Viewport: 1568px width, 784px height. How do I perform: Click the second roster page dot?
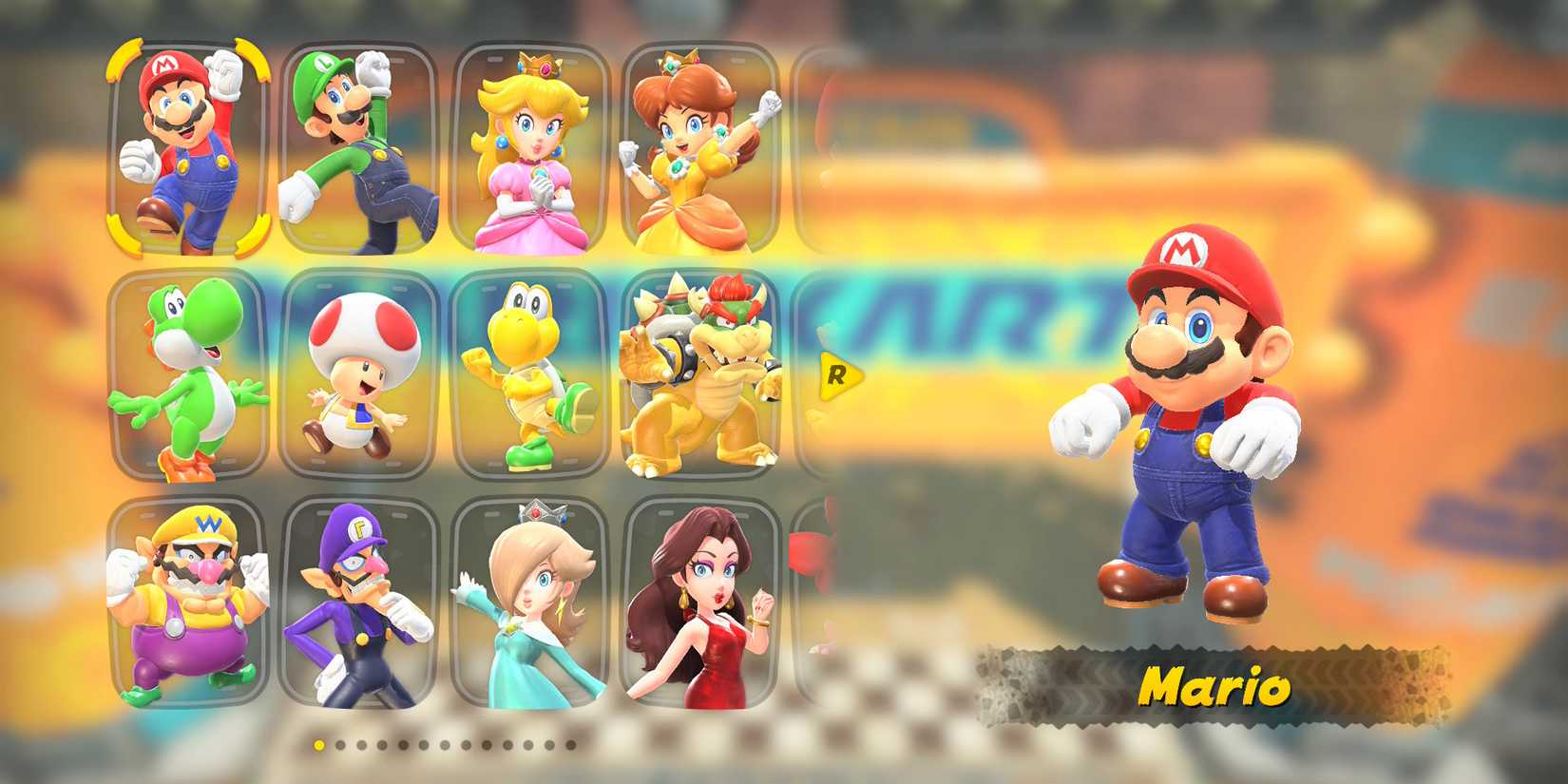[338, 745]
